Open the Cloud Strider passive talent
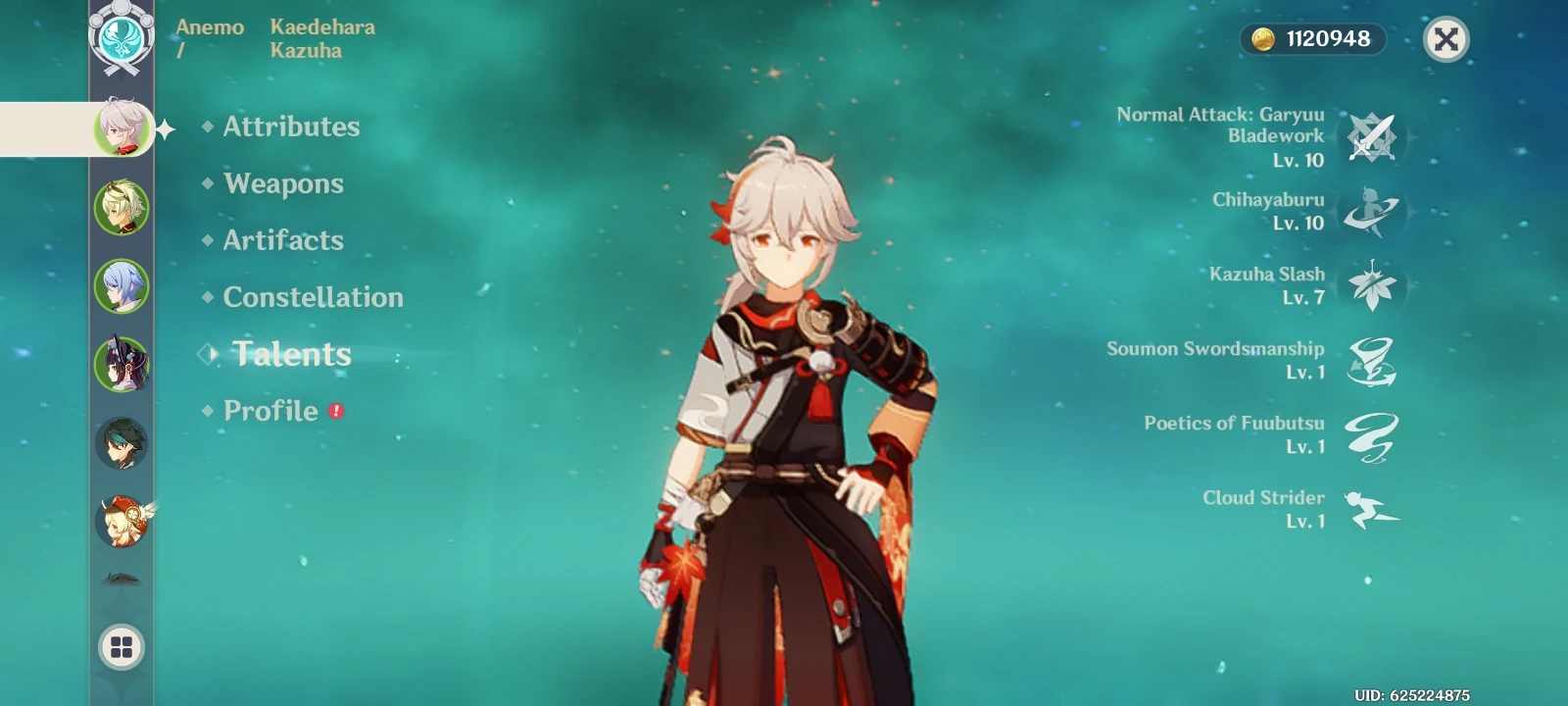The image size is (1568, 706). pos(1372,509)
